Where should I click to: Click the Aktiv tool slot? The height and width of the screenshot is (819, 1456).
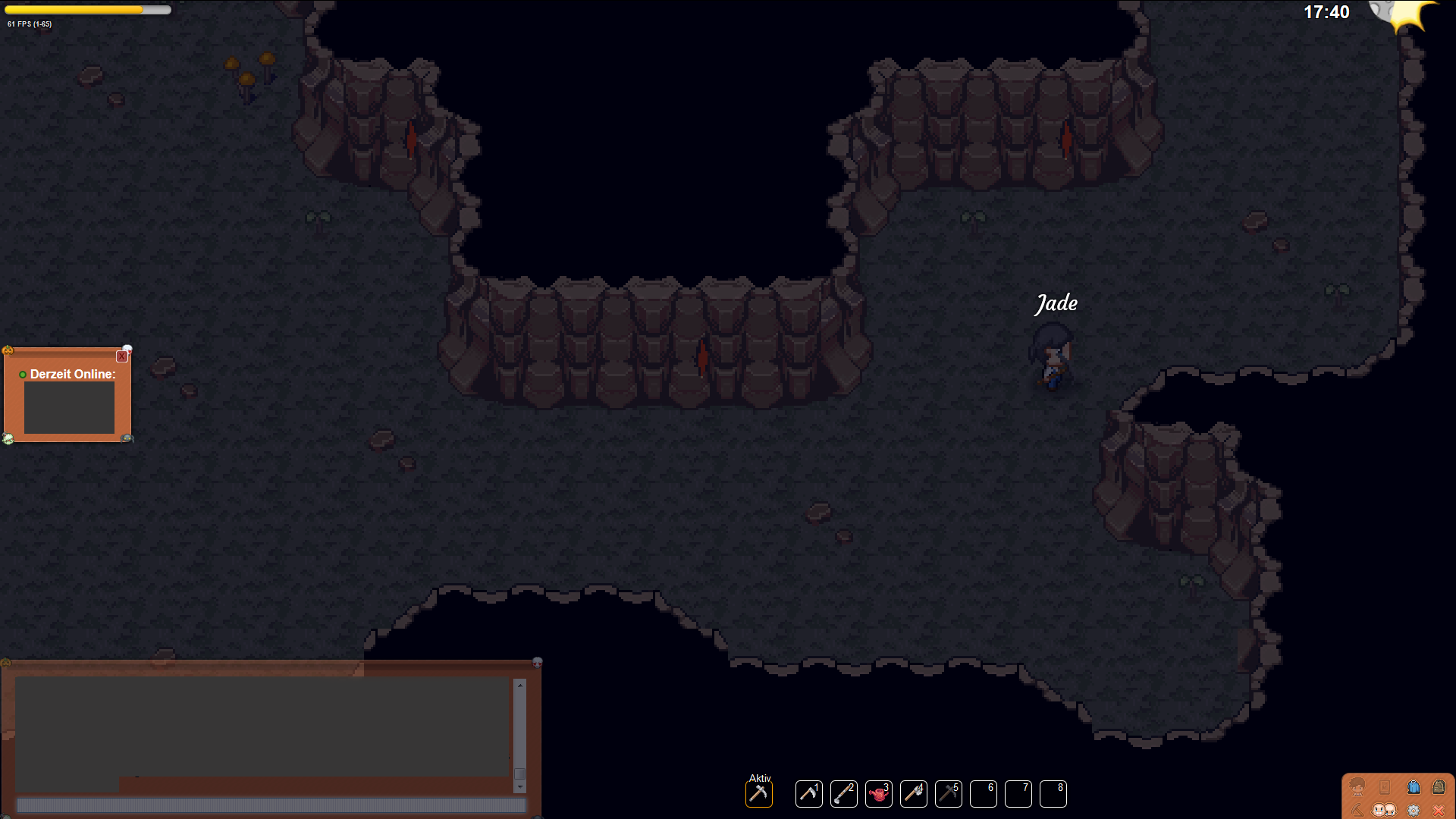pyautogui.click(x=758, y=794)
